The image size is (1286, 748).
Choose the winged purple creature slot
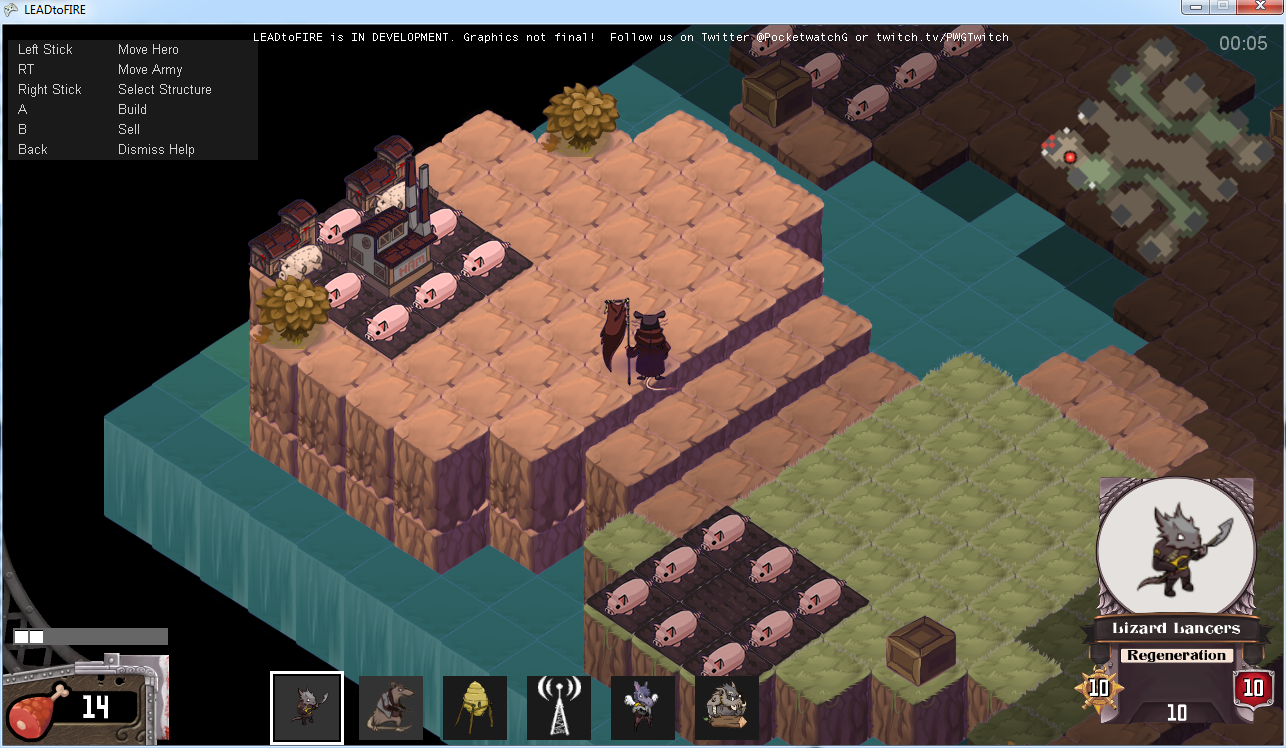pos(643,707)
